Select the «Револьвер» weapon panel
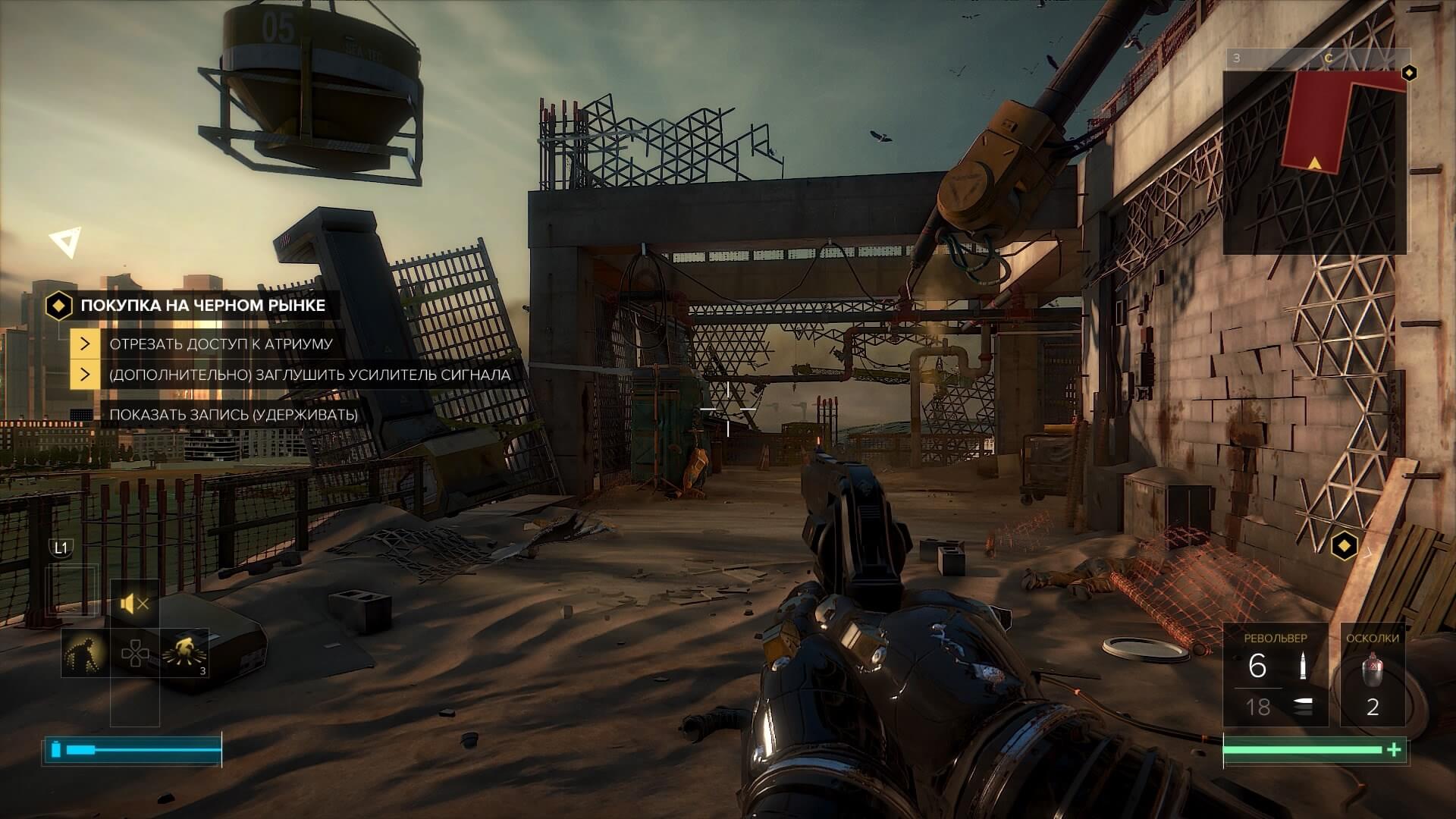The width and height of the screenshot is (1456, 819). click(x=1276, y=675)
